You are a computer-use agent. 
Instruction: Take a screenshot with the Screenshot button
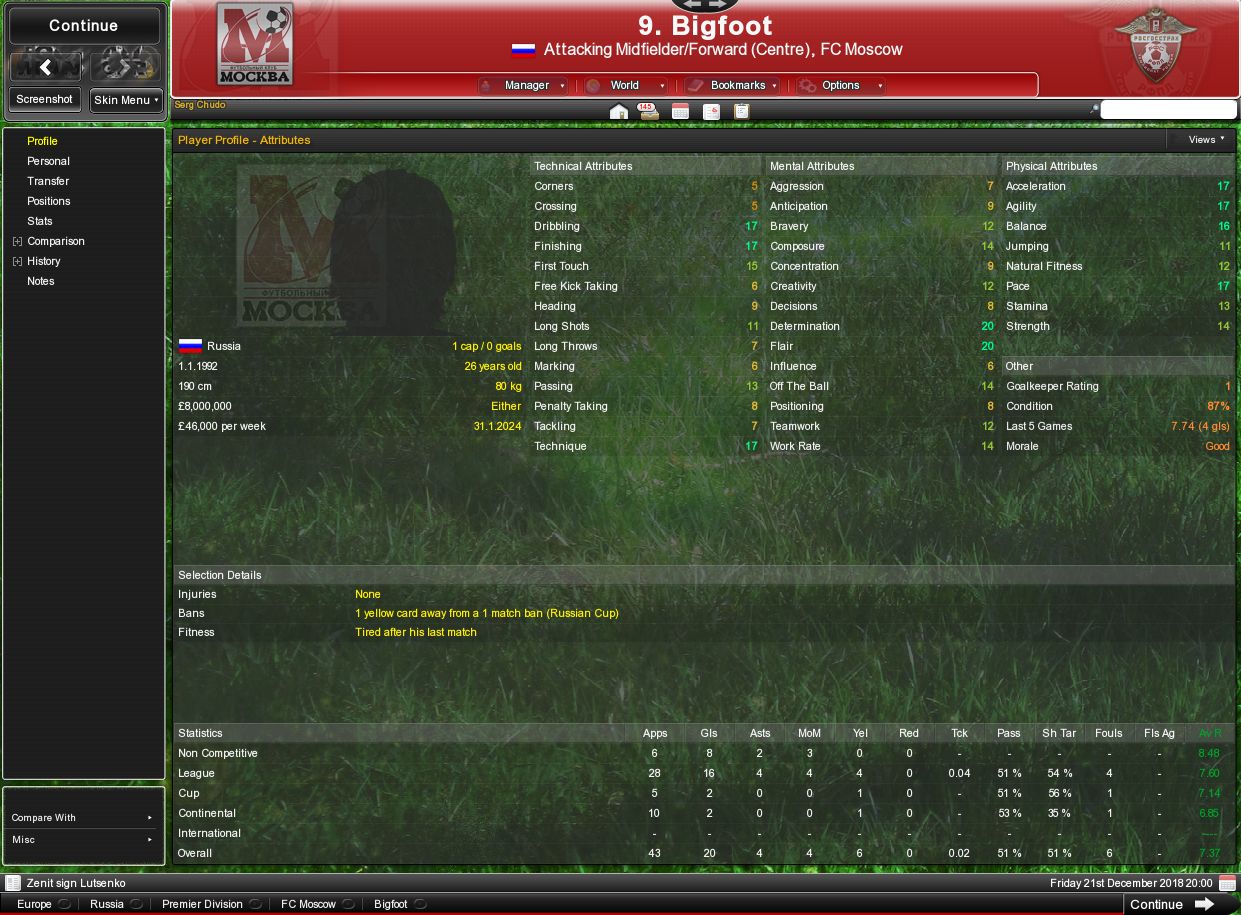[x=45, y=100]
